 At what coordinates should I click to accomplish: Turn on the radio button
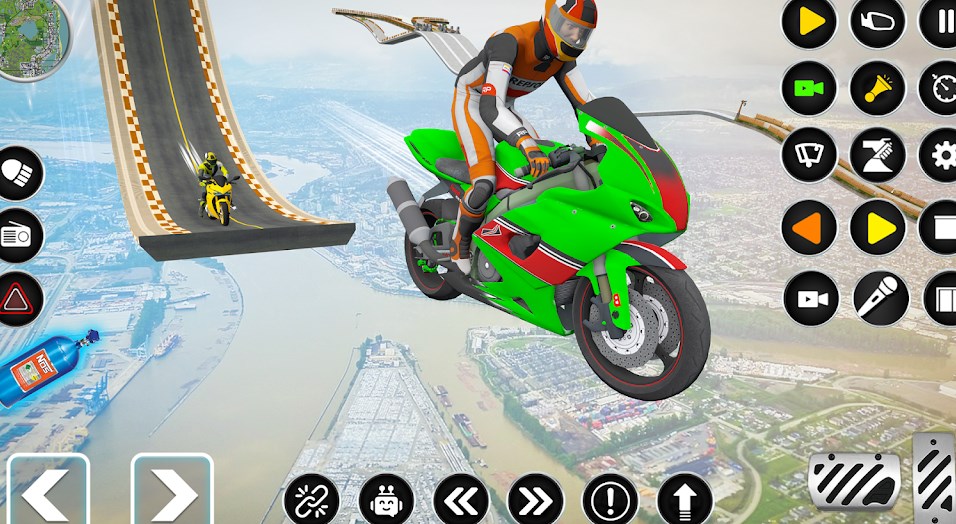coord(18,236)
